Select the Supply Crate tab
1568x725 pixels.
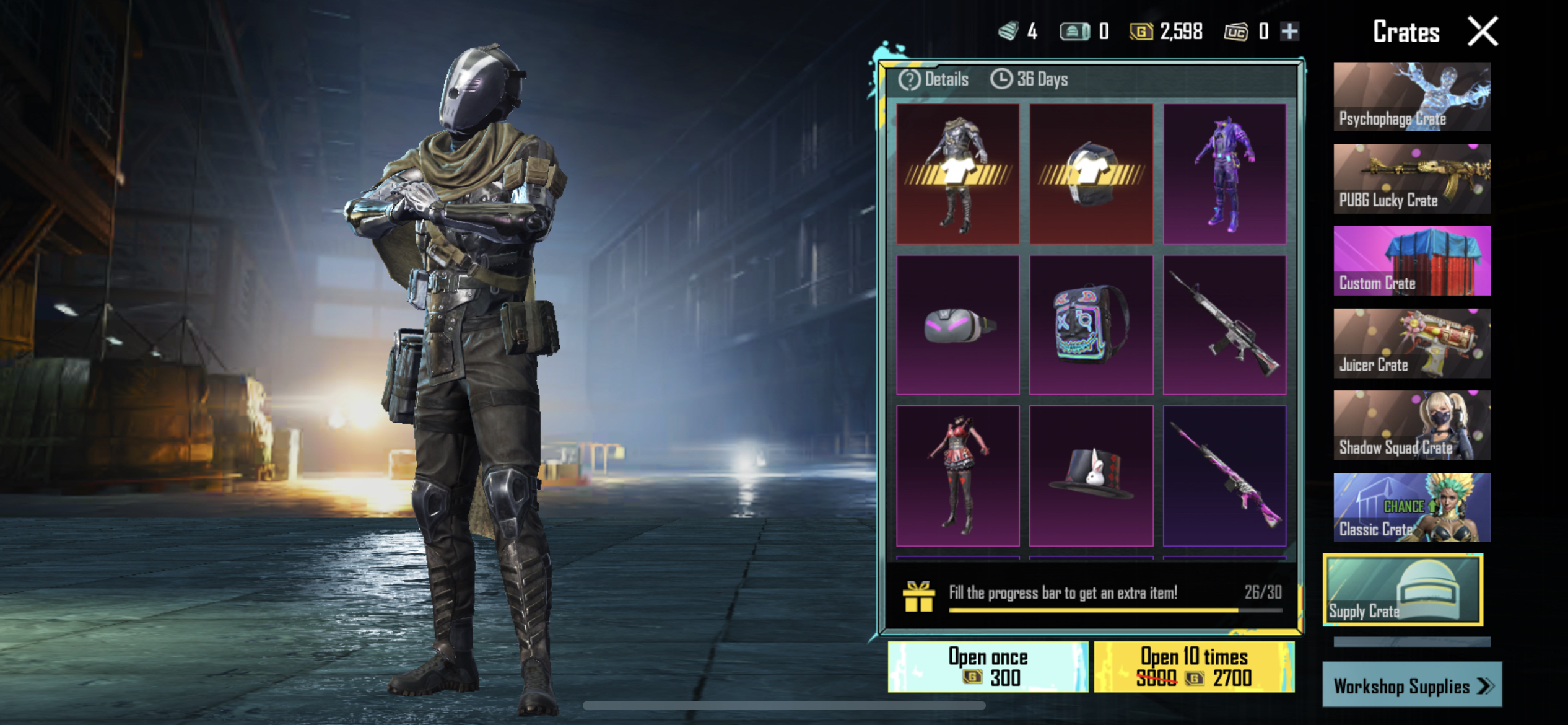click(x=1403, y=590)
